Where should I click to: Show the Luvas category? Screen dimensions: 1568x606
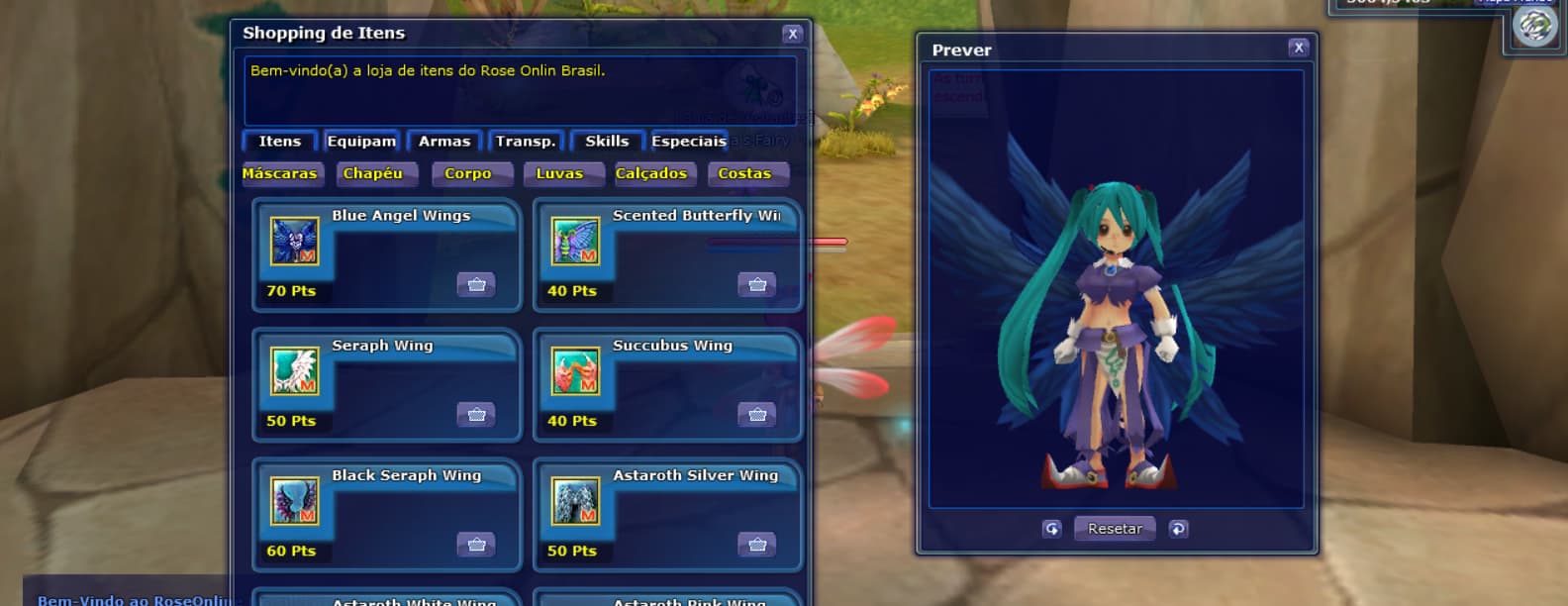point(559,174)
